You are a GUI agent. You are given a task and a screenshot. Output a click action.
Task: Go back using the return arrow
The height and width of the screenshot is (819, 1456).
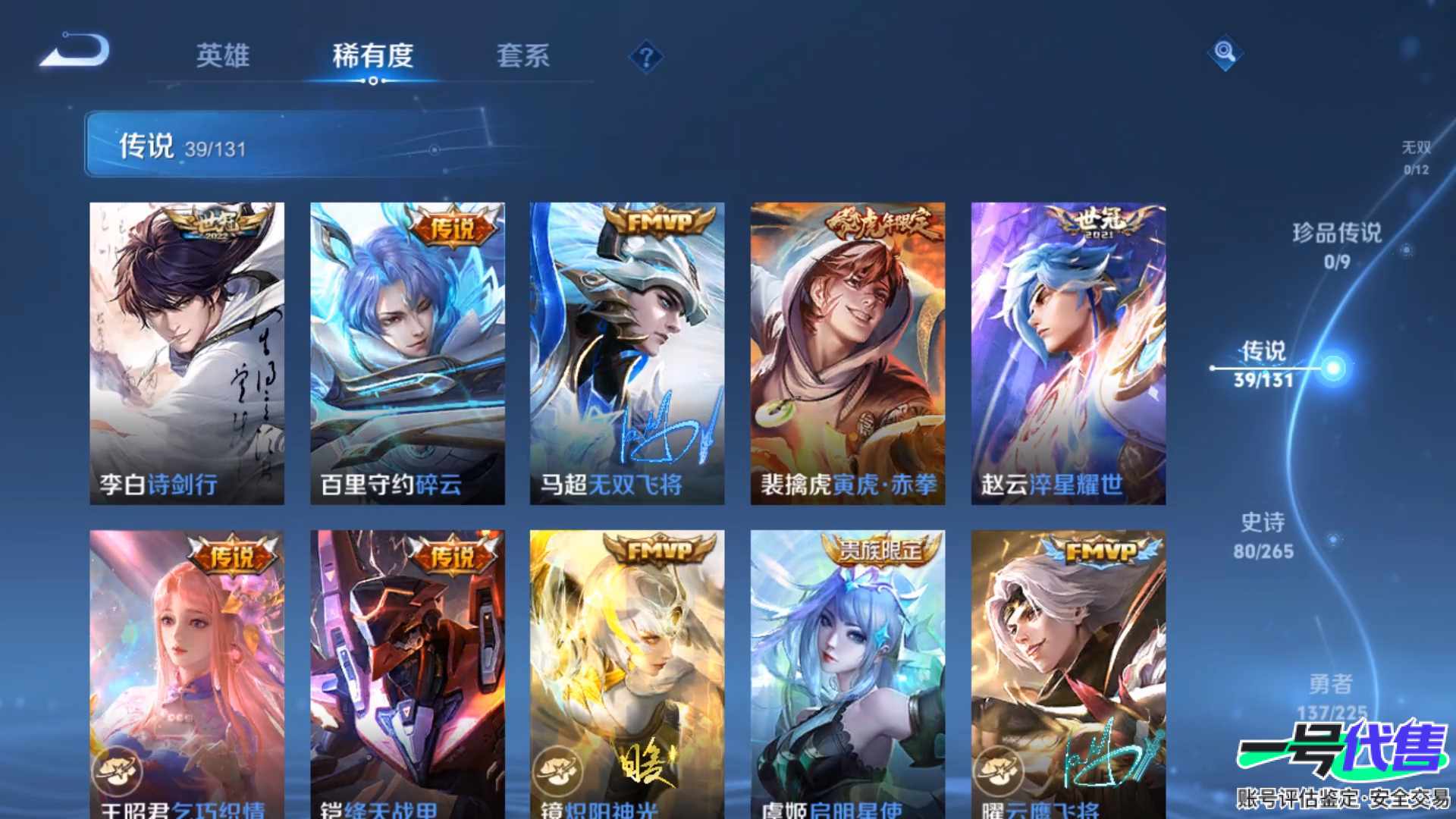(x=76, y=52)
